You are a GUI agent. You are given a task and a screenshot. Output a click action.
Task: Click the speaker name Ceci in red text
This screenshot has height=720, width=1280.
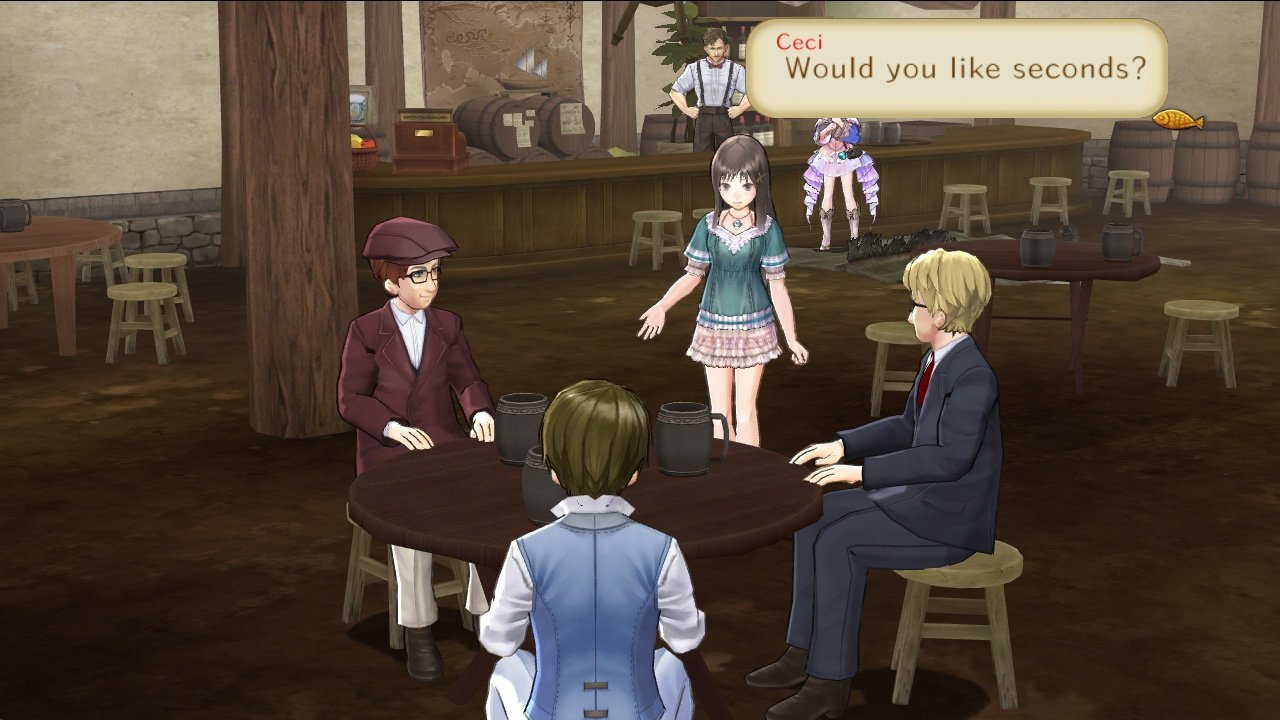[797, 41]
